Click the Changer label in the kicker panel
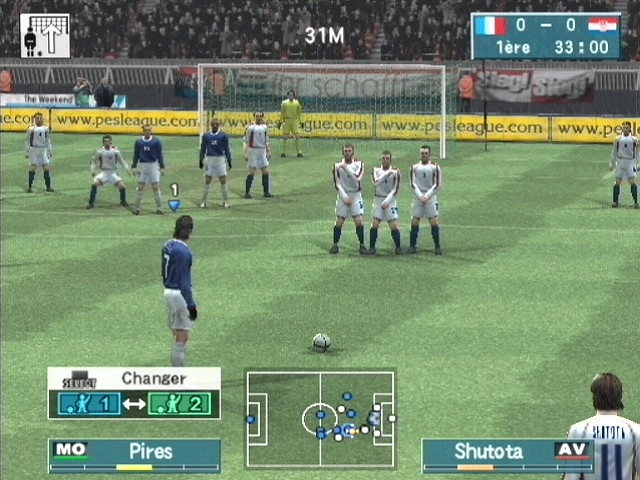 (x=153, y=379)
